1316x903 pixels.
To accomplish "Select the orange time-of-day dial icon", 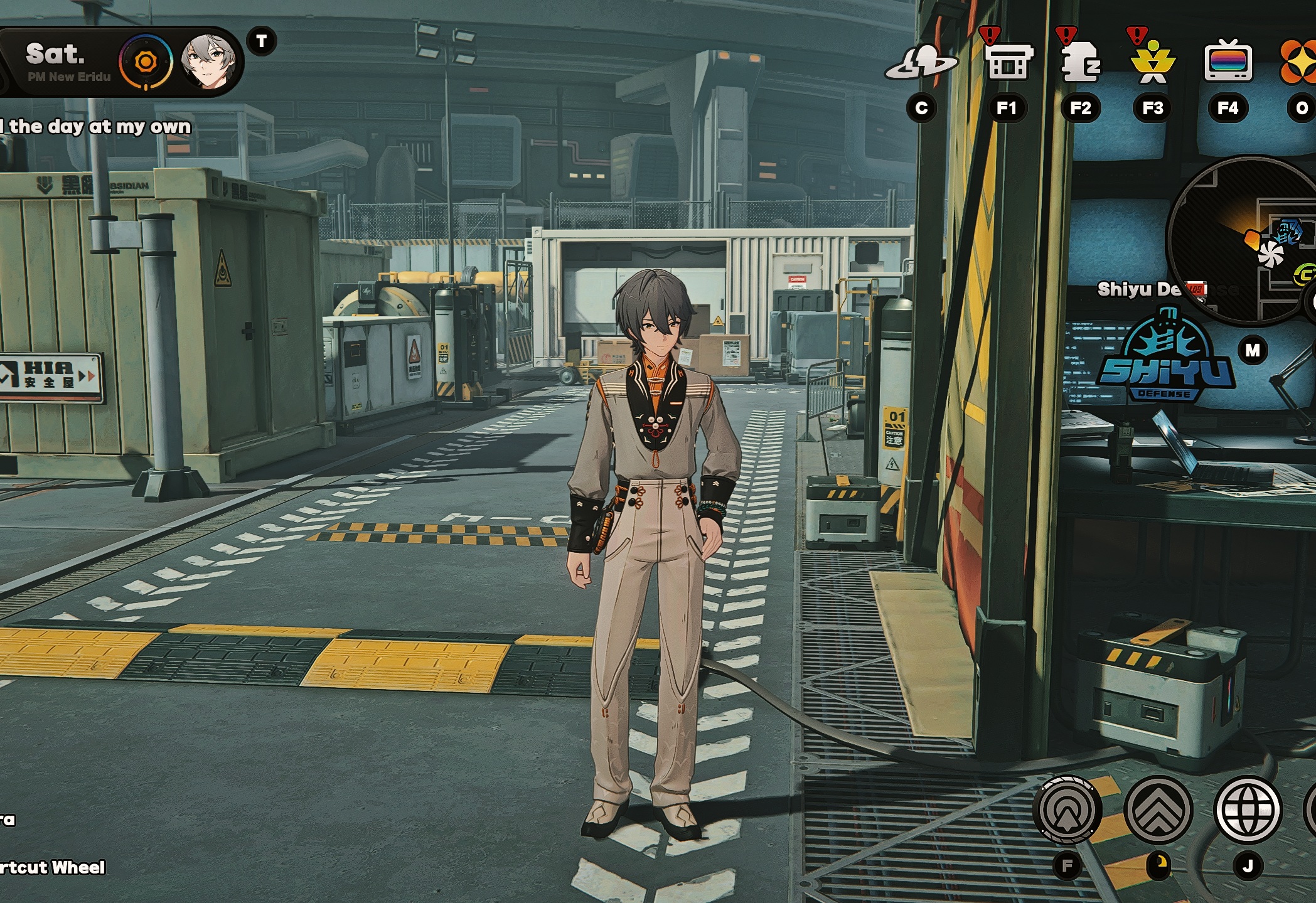I will pyautogui.click(x=146, y=61).
